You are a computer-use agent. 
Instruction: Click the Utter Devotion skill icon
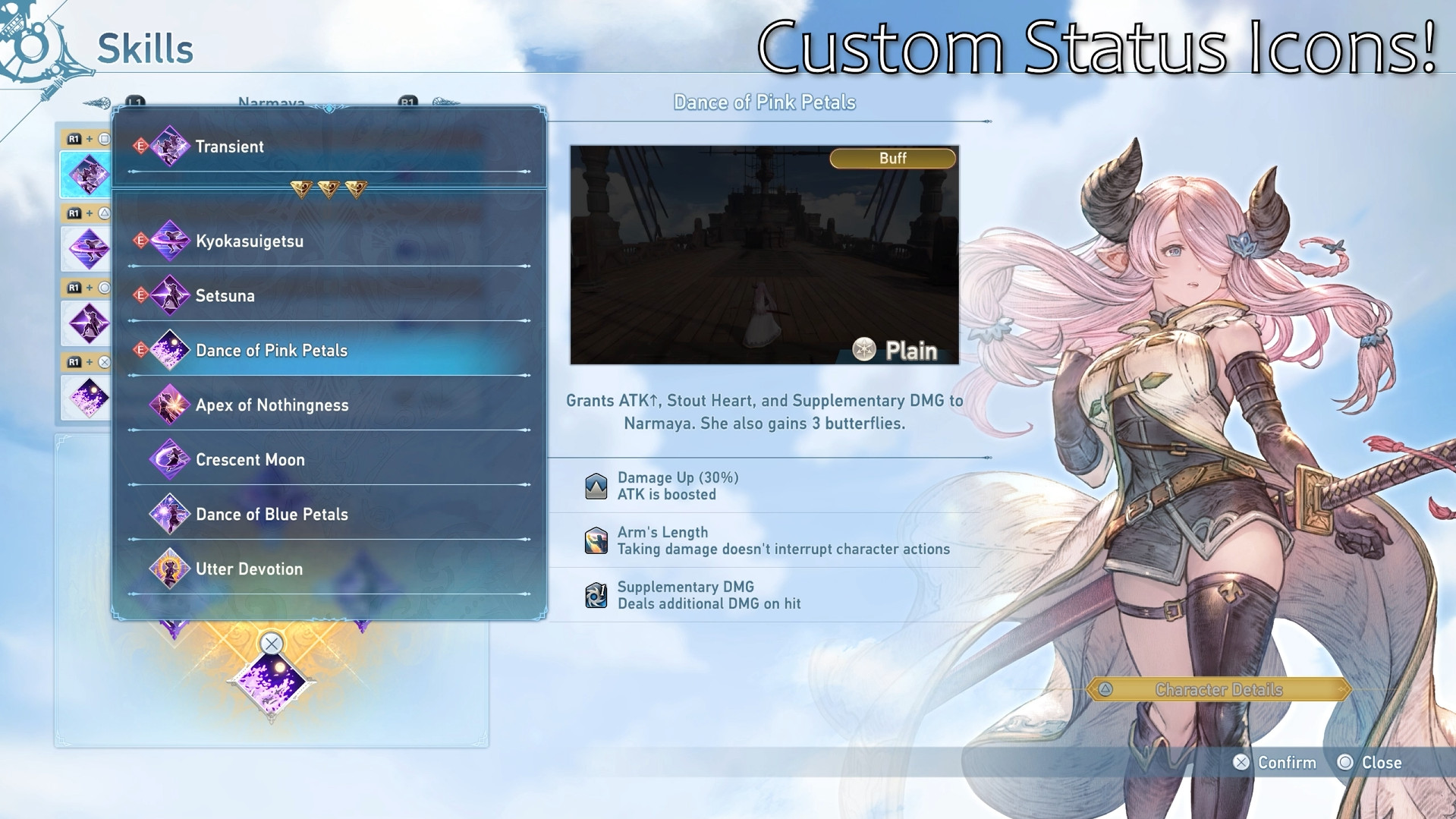coord(171,569)
